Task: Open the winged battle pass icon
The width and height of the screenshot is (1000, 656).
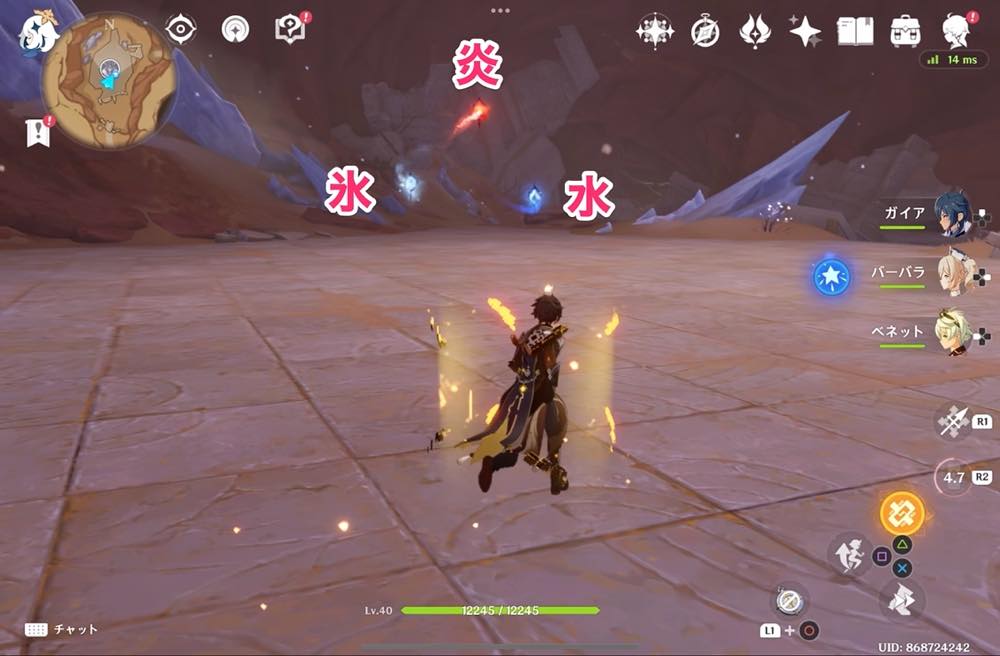Action: pos(754,31)
